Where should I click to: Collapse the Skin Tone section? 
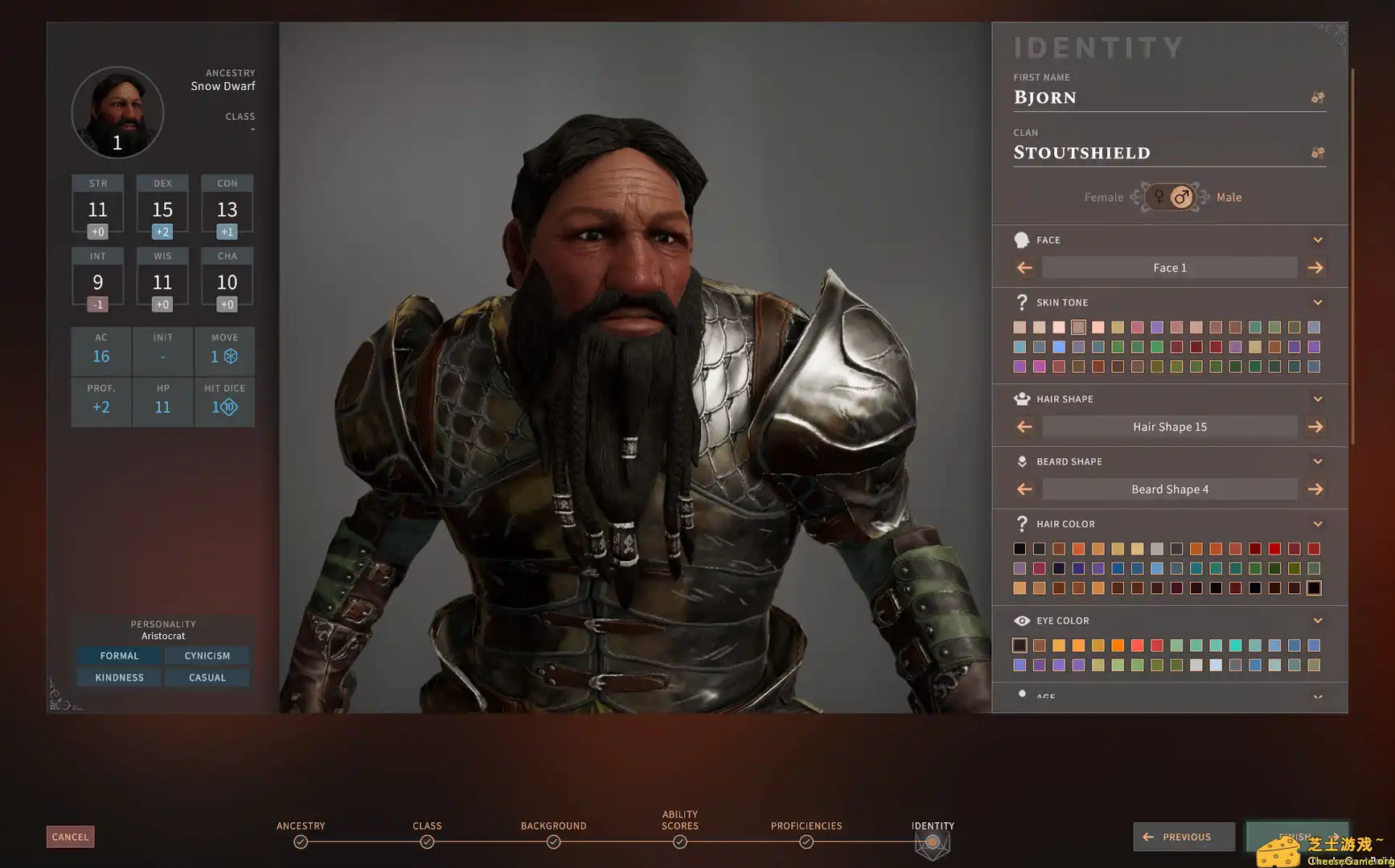click(1317, 302)
